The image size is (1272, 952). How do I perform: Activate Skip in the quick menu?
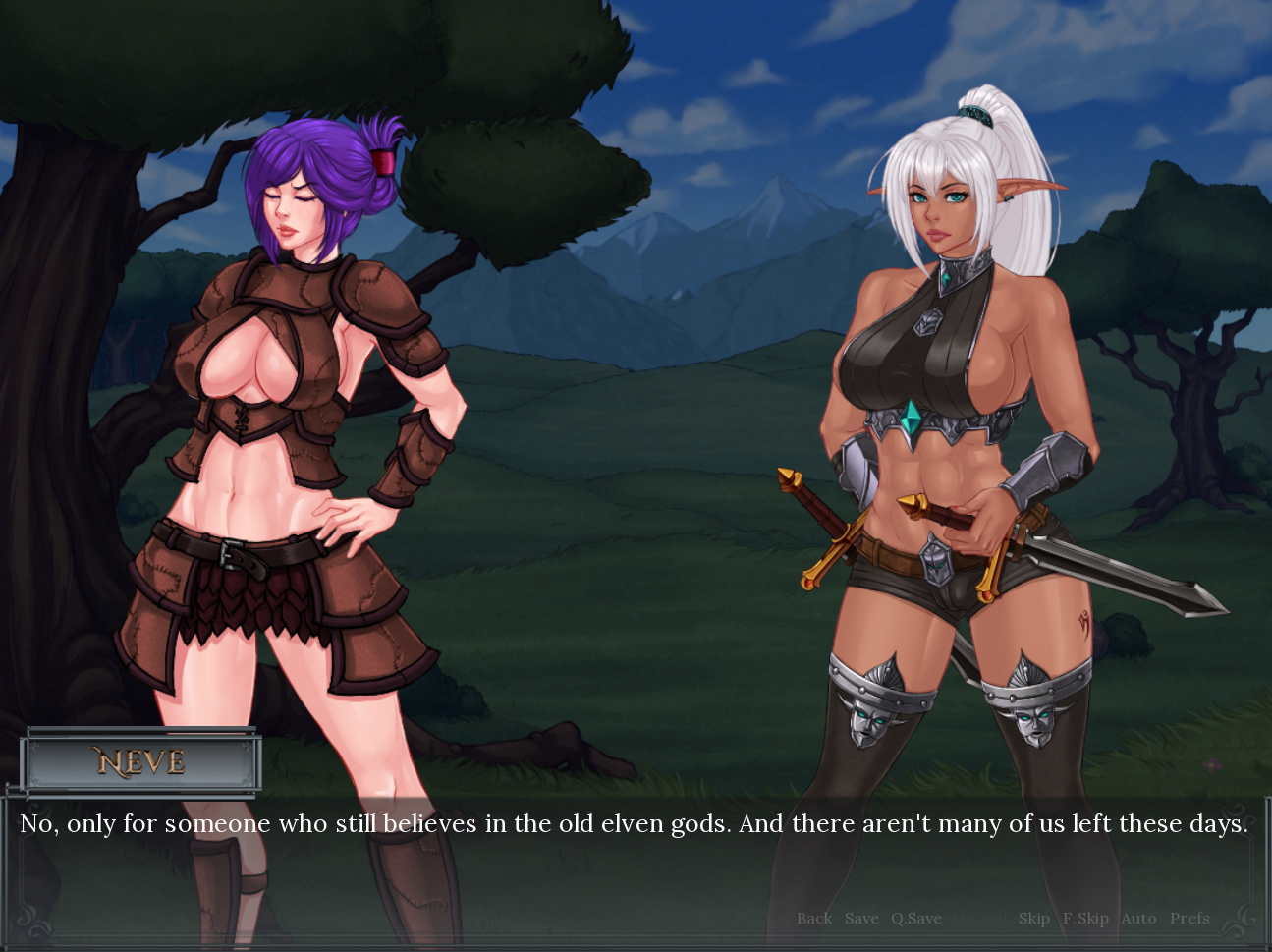pos(1034,919)
